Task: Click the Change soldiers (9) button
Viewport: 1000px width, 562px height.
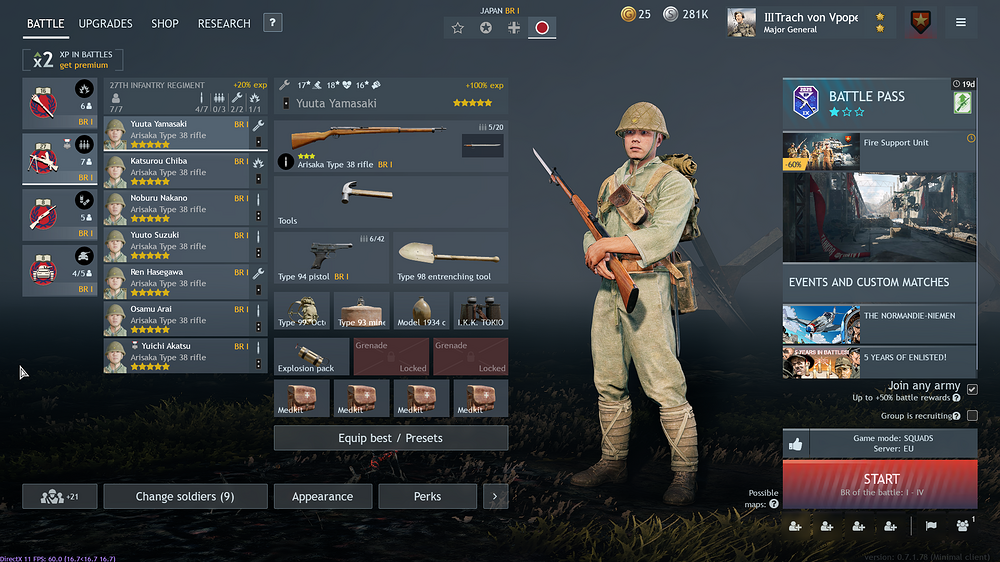Action: coord(185,496)
